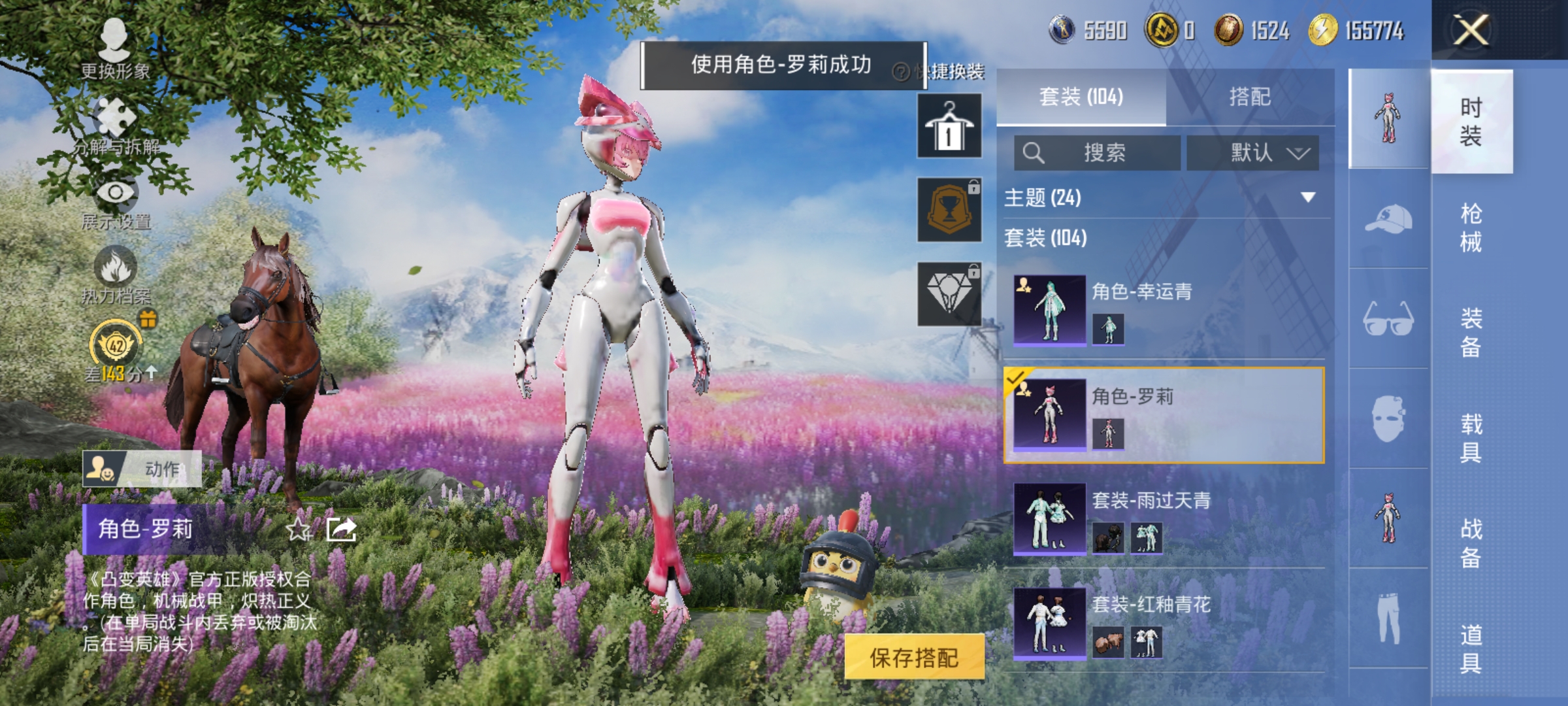This screenshot has width=1568, height=706.
Task: Select the hanger quick-outfit slot icon
Action: click(949, 124)
